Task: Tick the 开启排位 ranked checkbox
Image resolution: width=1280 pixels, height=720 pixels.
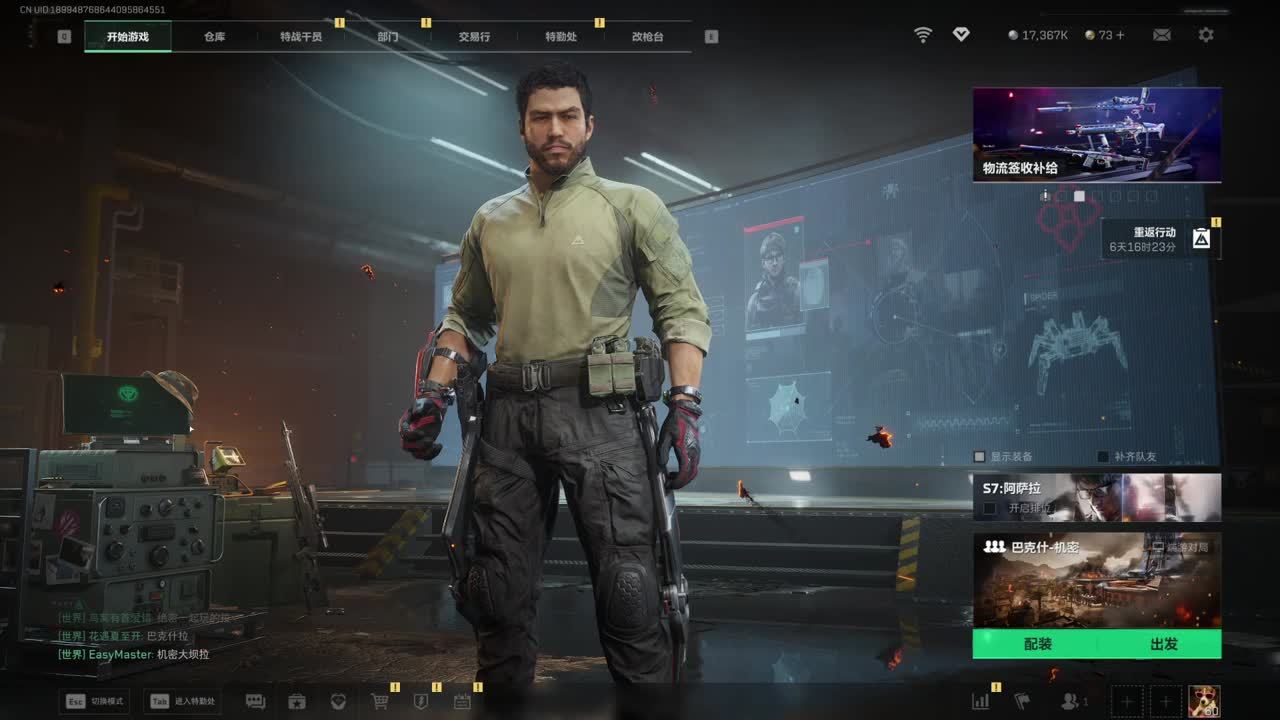Action: tap(990, 508)
